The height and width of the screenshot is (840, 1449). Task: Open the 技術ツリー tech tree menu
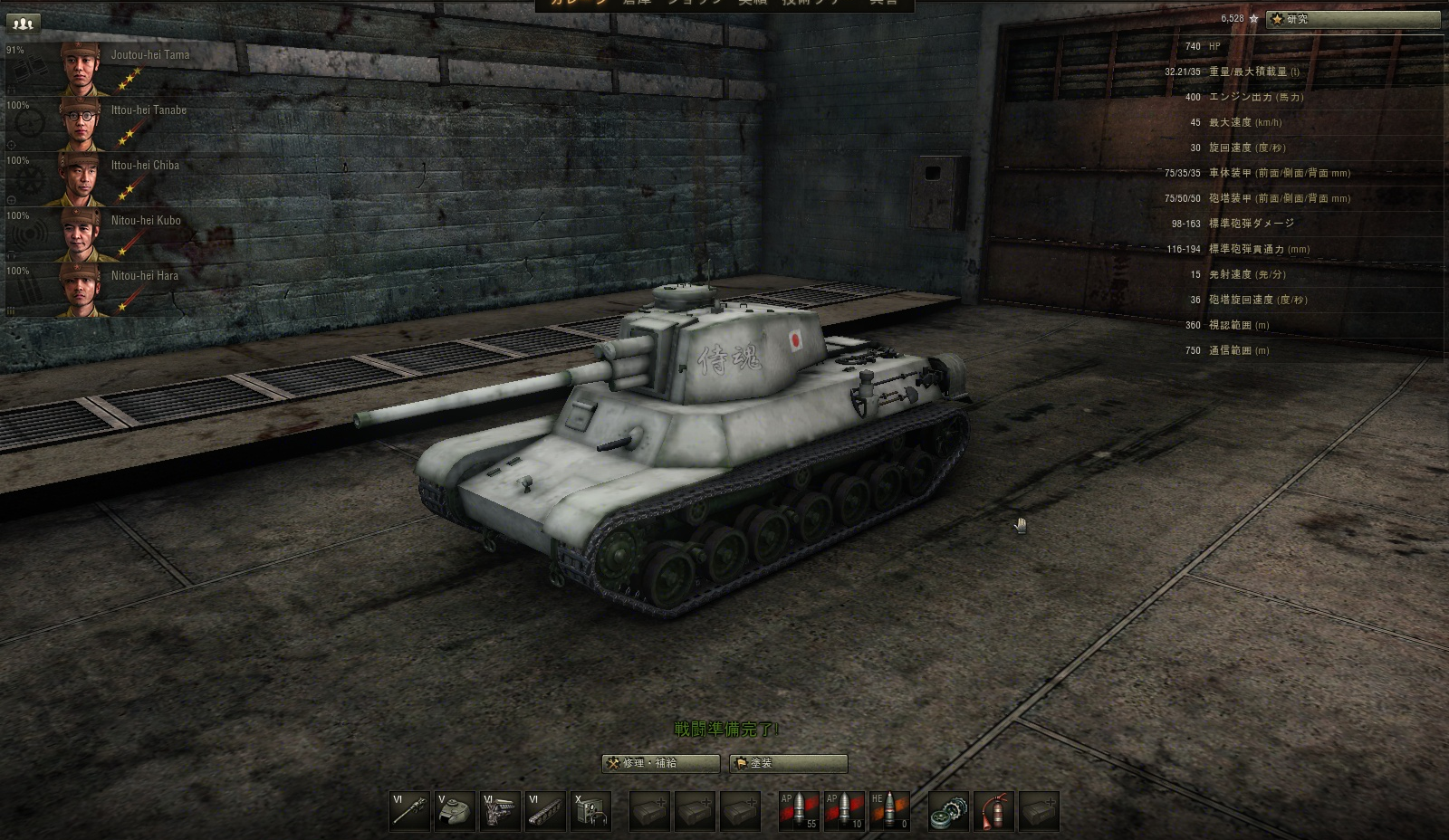tap(811, 6)
